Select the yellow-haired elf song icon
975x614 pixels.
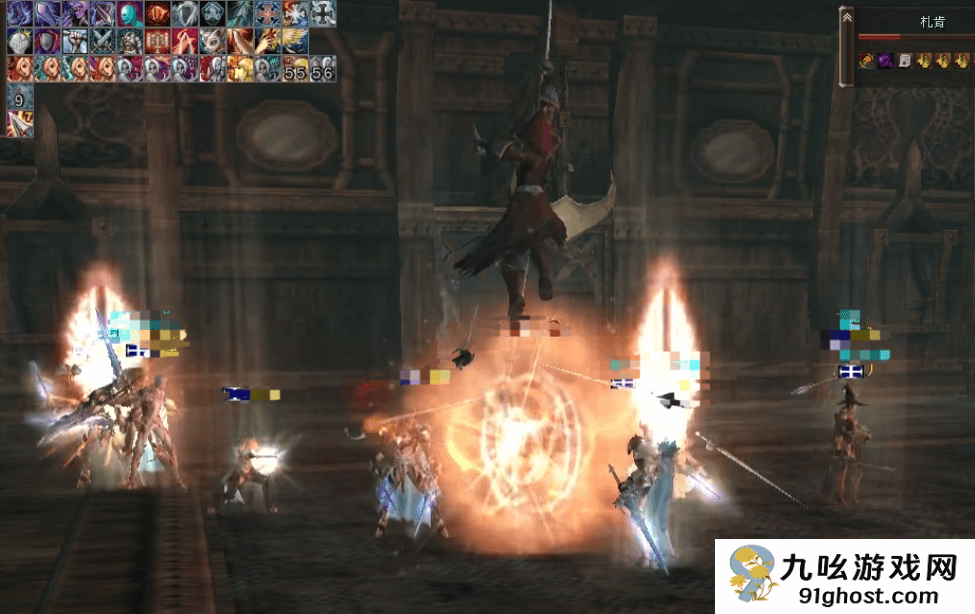[239, 69]
